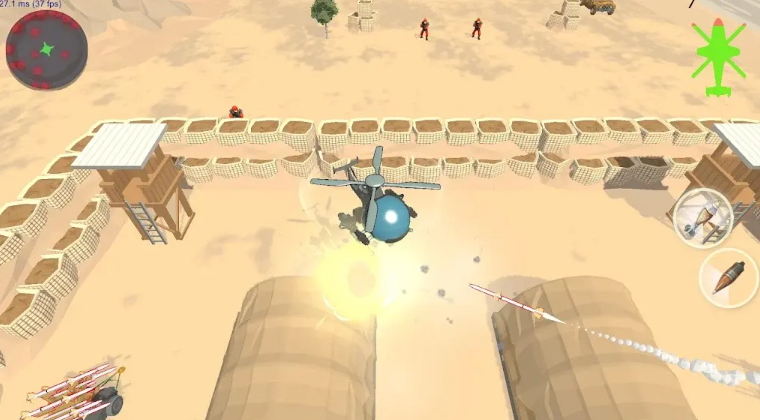Tap the bullet shell fire button

coord(729,277)
